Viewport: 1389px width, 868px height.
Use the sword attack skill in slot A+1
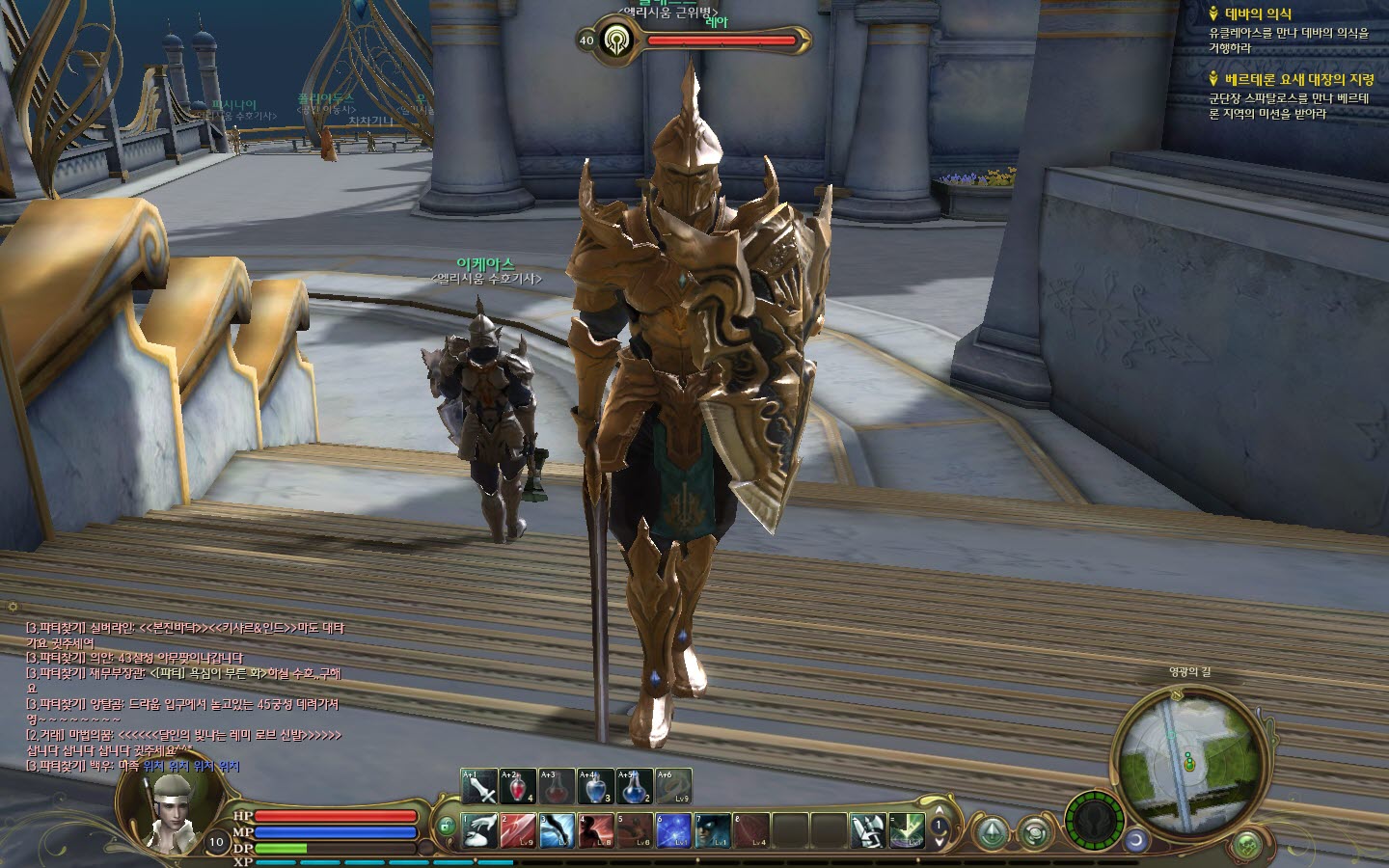pyautogui.click(x=479, y=787)
